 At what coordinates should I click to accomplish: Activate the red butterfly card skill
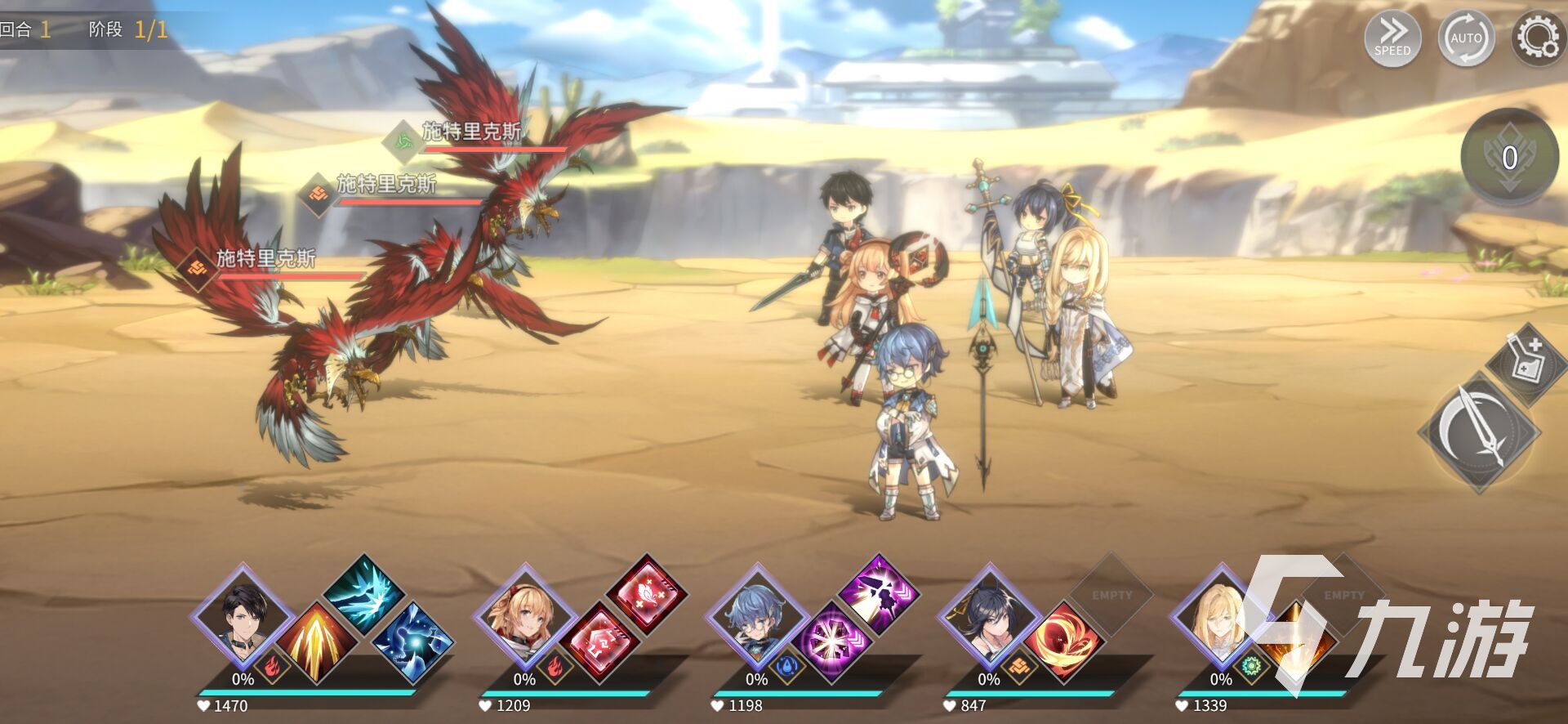tap(645, 595)
